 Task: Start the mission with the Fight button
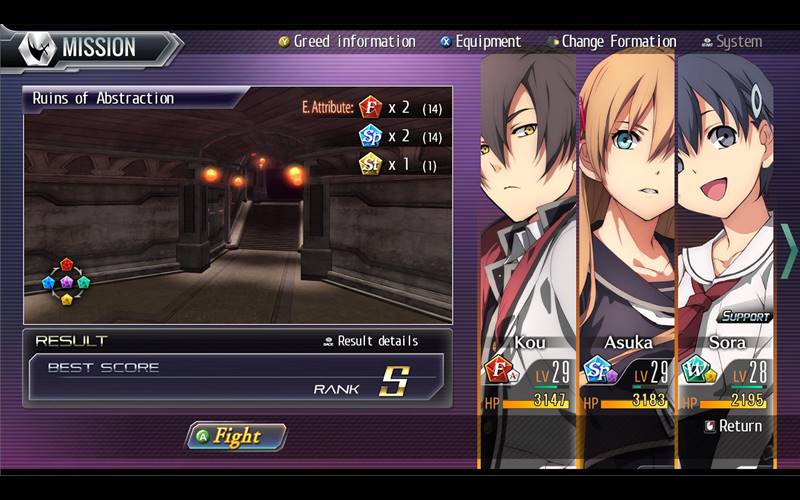coord(237,436)
